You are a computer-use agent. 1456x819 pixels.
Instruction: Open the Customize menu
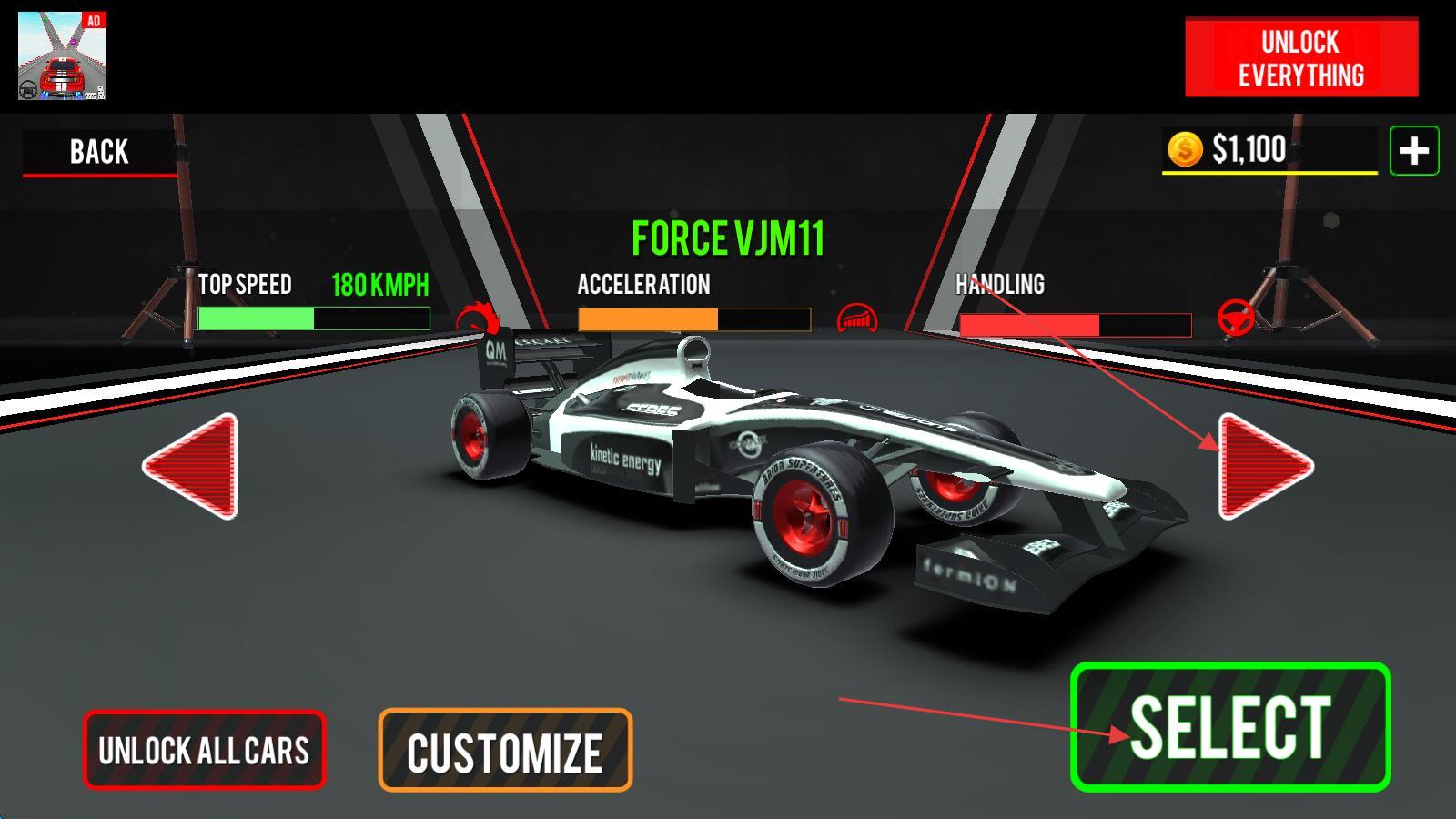pyautogui.click(x=505, y=751)
